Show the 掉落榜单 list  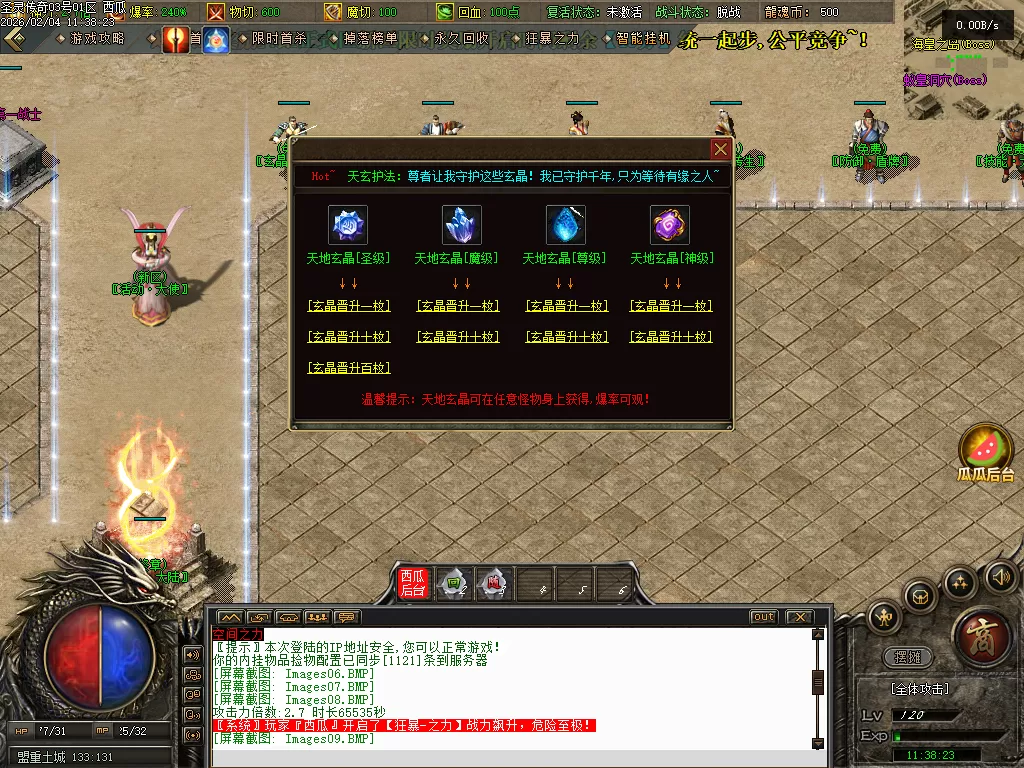[x=369, y=39]
